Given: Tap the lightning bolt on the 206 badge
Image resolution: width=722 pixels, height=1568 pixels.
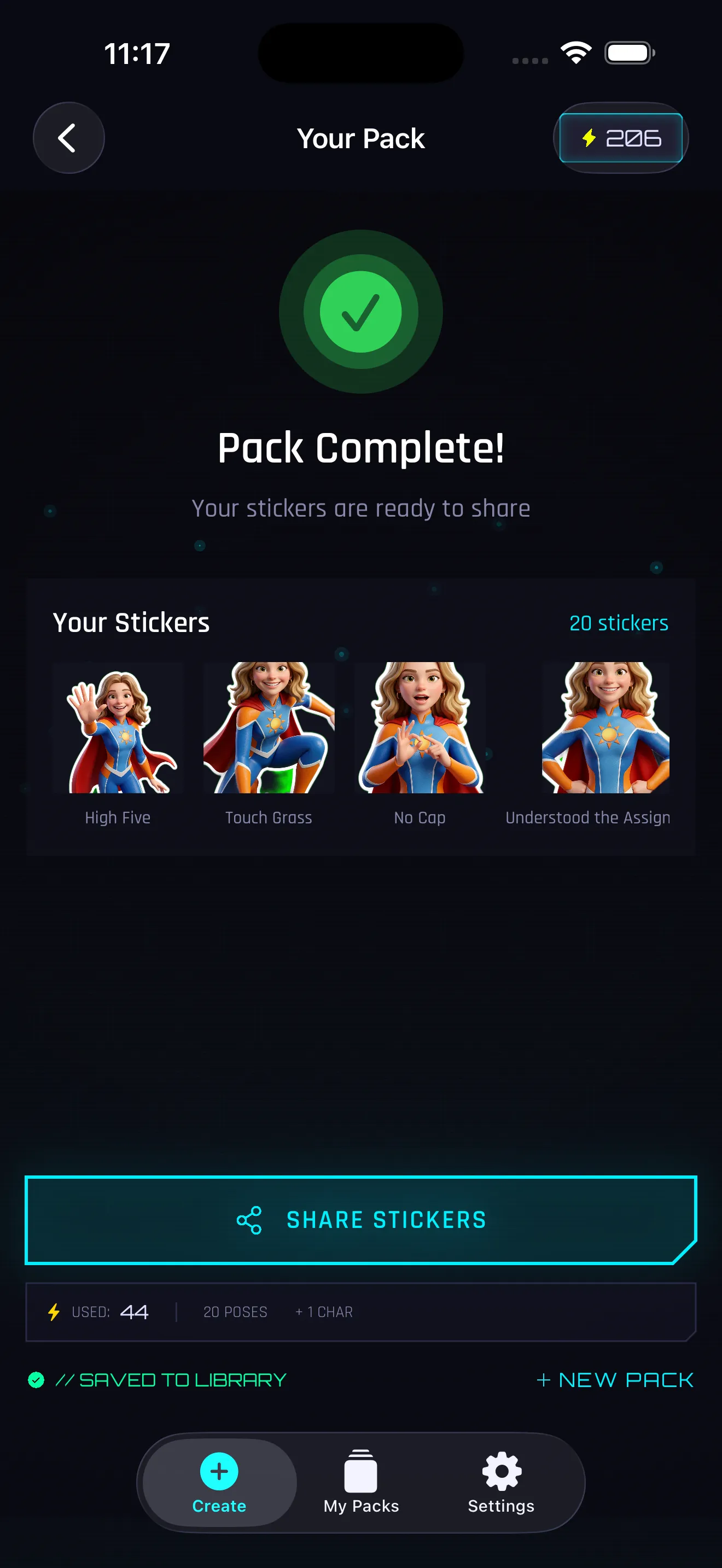Looking at the screenshot, I should point(588,138).
